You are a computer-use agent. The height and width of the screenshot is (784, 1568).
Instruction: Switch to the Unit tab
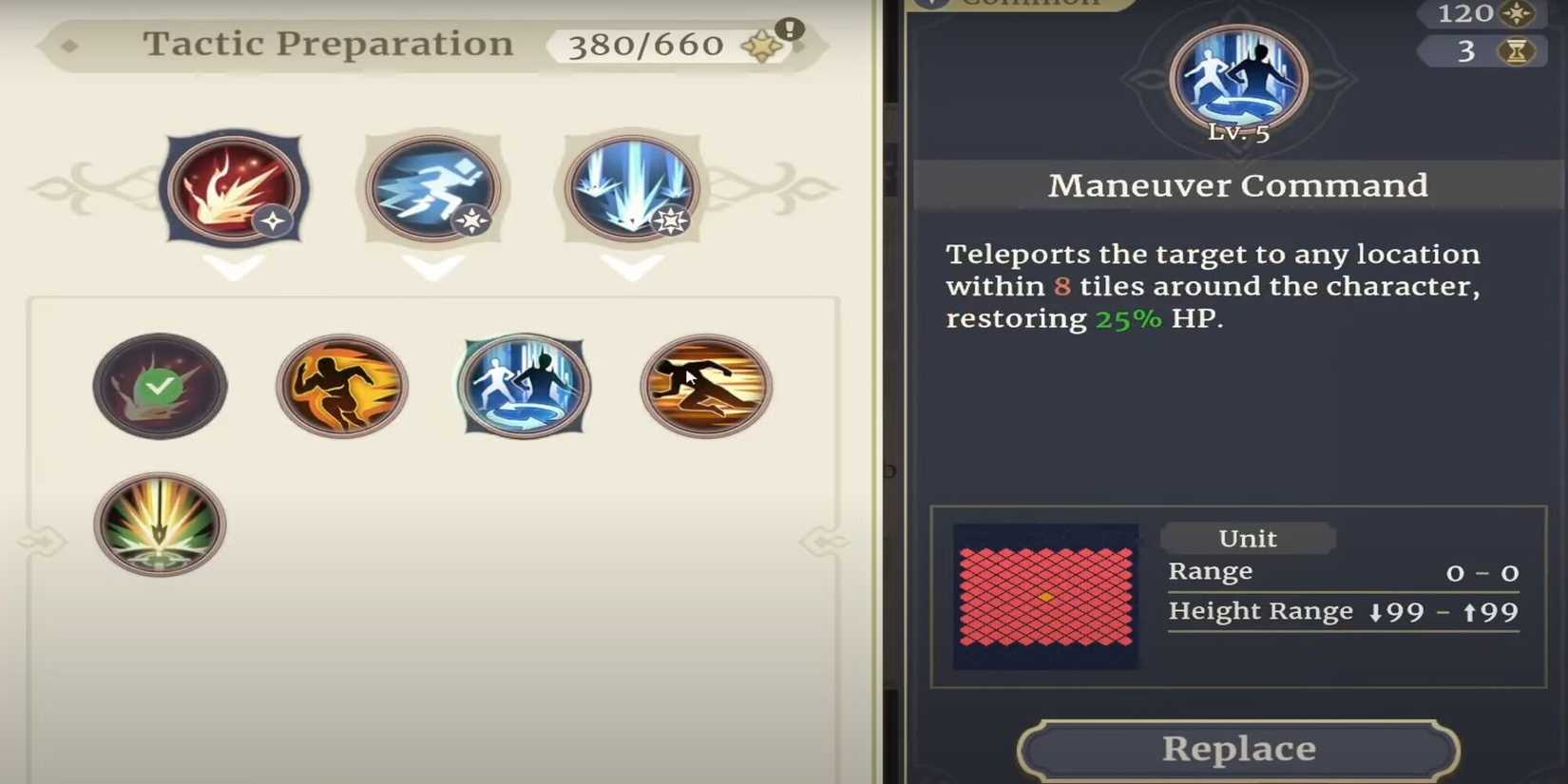click(1248, 538)
